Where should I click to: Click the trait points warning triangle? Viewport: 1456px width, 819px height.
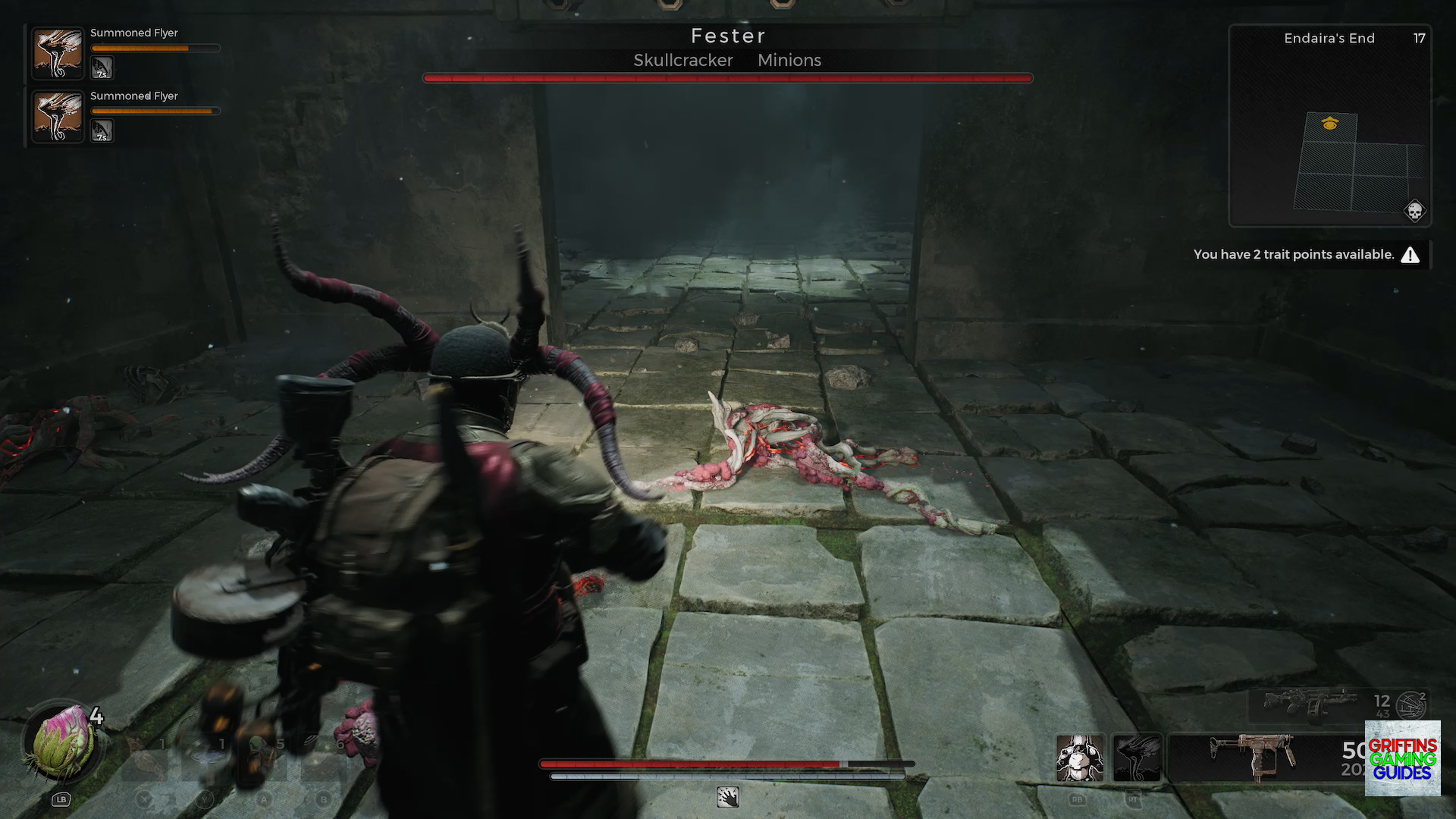(x=1410, y=255)
